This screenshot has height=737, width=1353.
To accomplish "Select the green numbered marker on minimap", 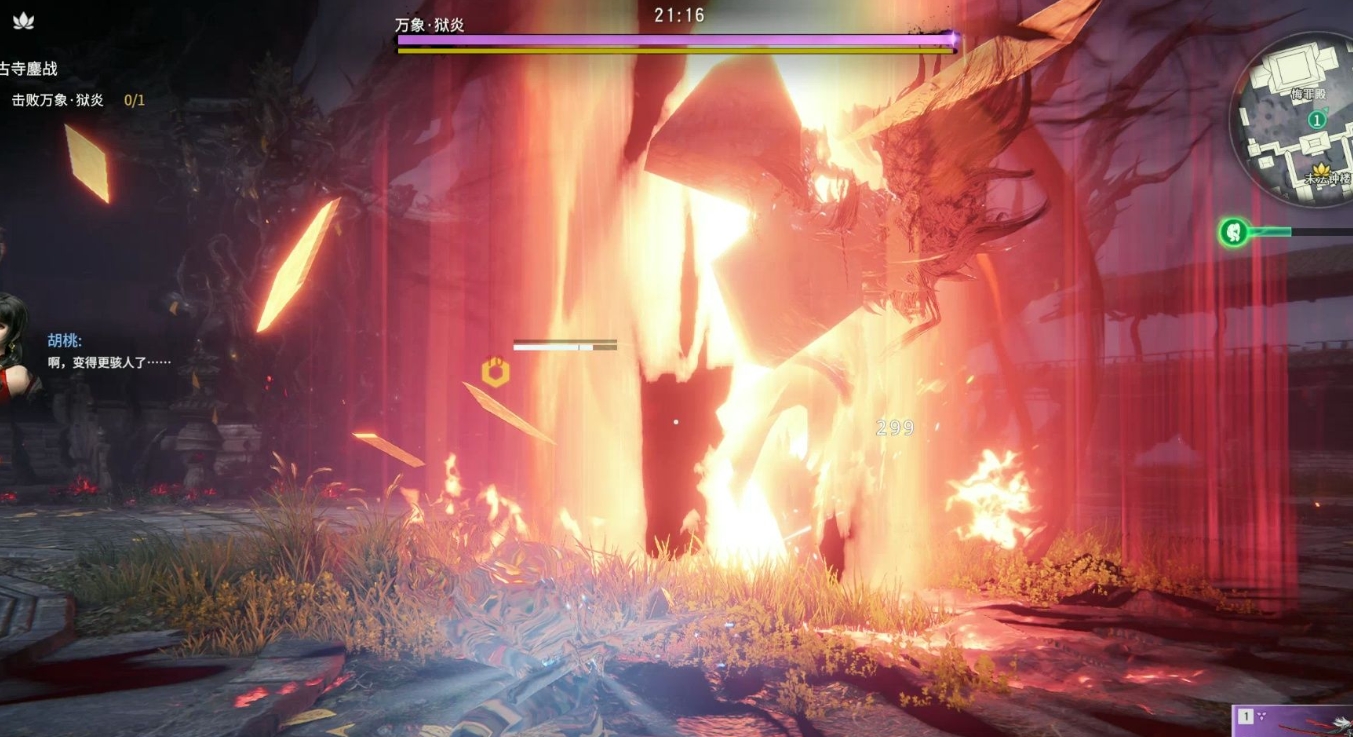I will click(1318, 120).
